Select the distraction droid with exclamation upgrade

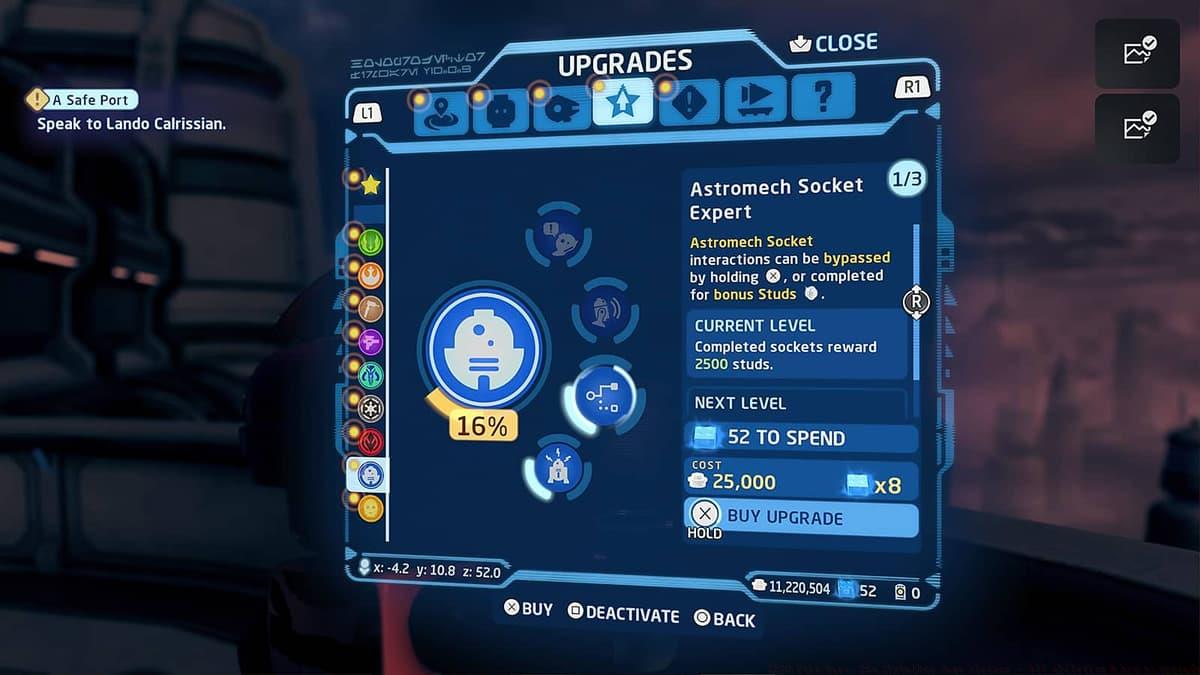(555, 236)
